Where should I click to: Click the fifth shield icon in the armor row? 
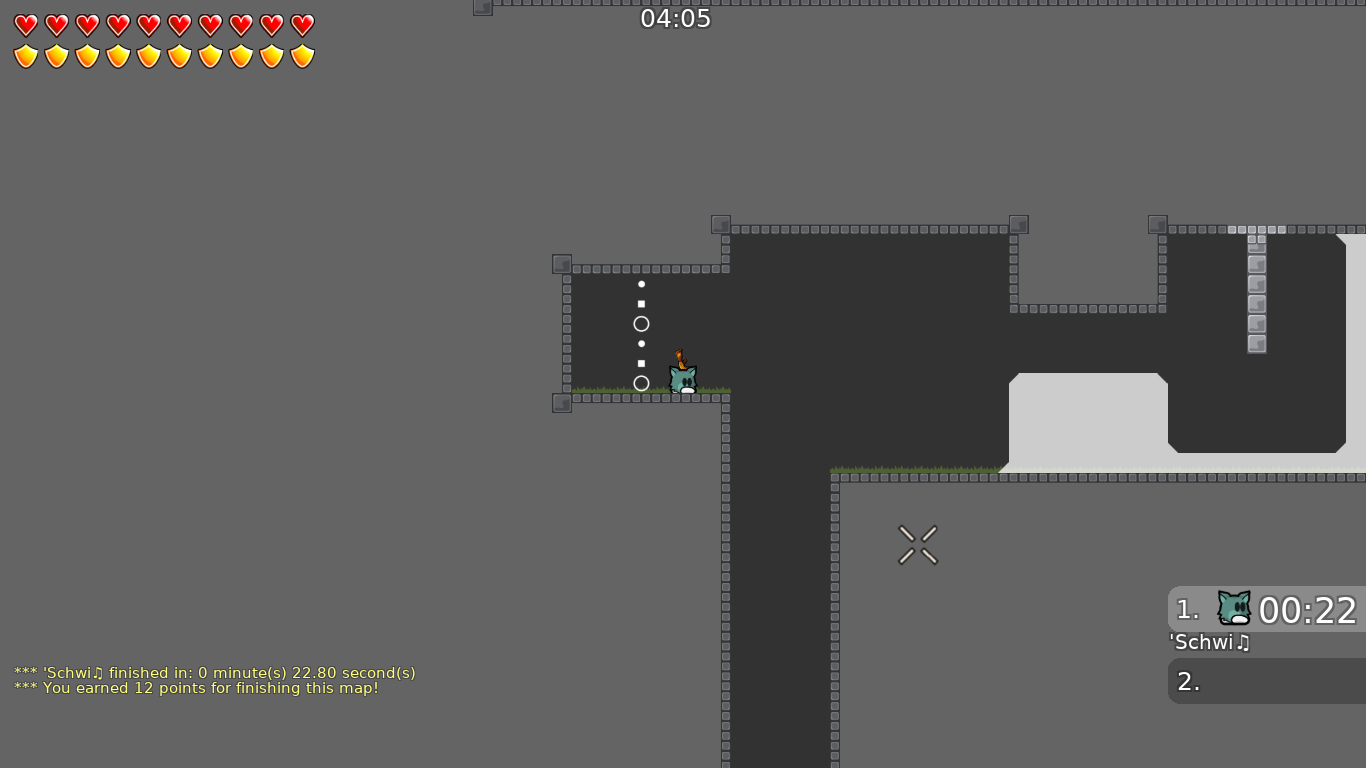click(146, 55)
